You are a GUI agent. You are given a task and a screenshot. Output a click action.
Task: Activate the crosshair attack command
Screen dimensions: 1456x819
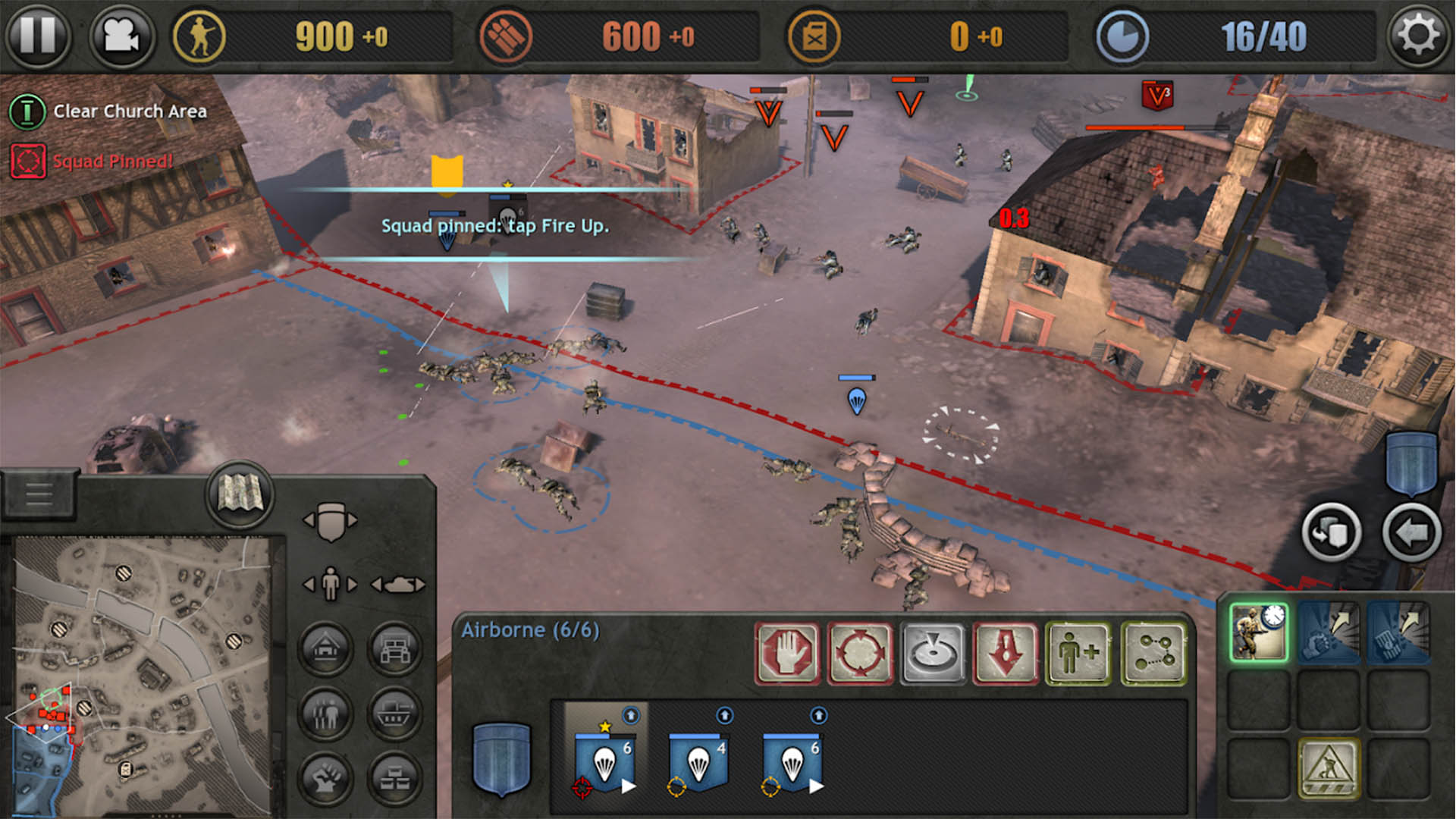point(860,653)
